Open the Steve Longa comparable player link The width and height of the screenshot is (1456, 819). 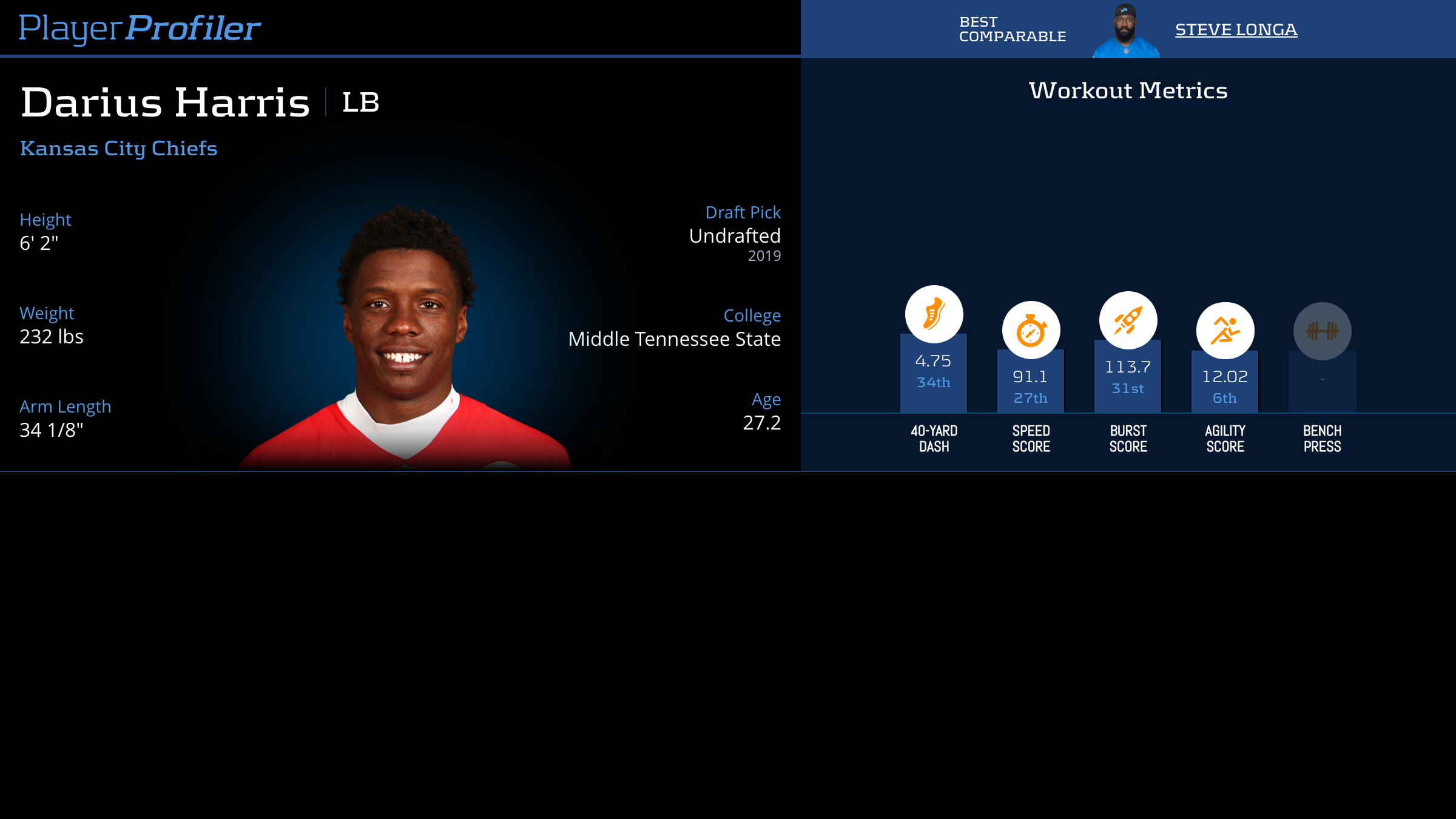1236,30
